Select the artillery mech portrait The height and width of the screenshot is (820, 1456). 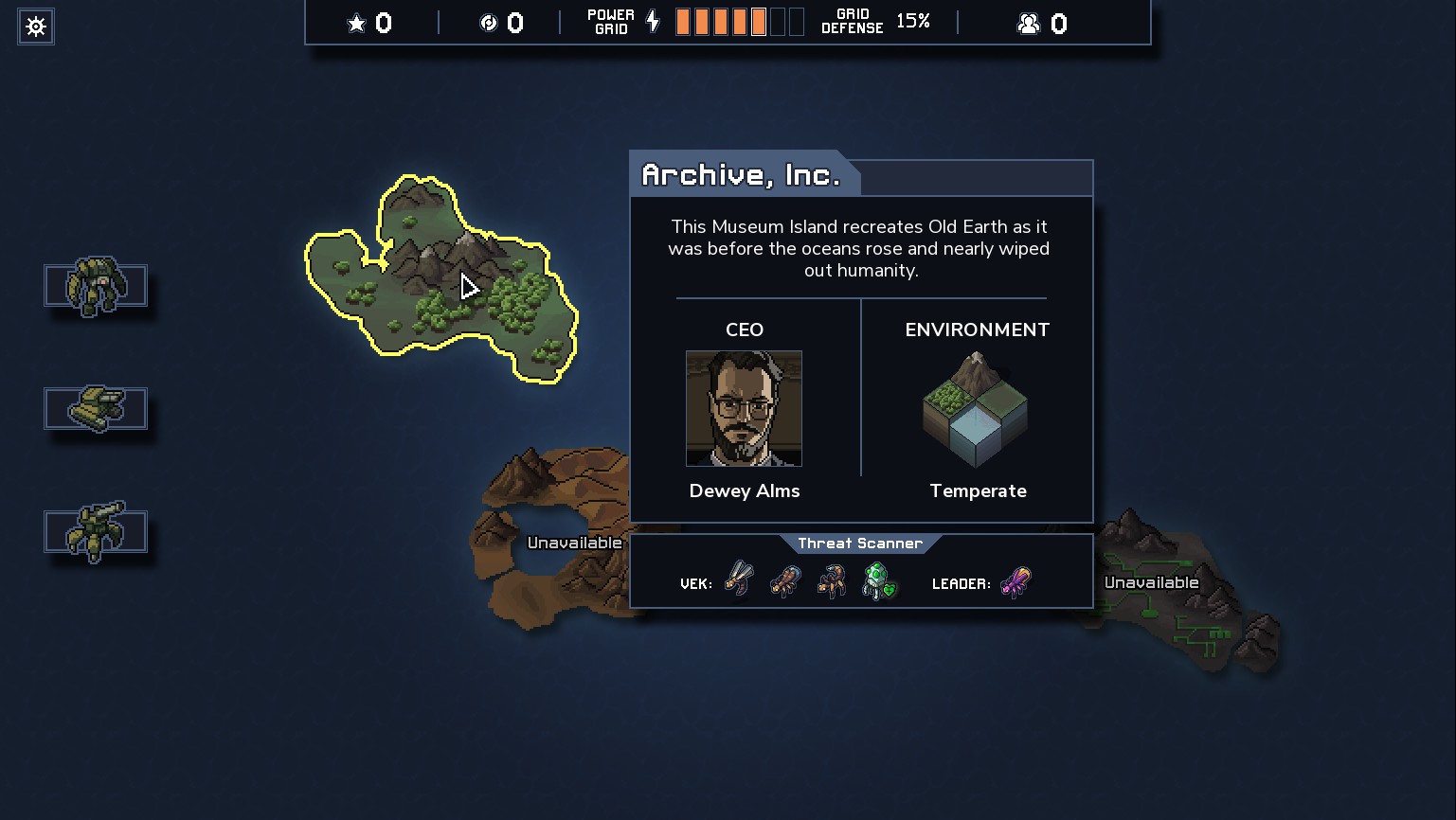click(x=96, y=531)
